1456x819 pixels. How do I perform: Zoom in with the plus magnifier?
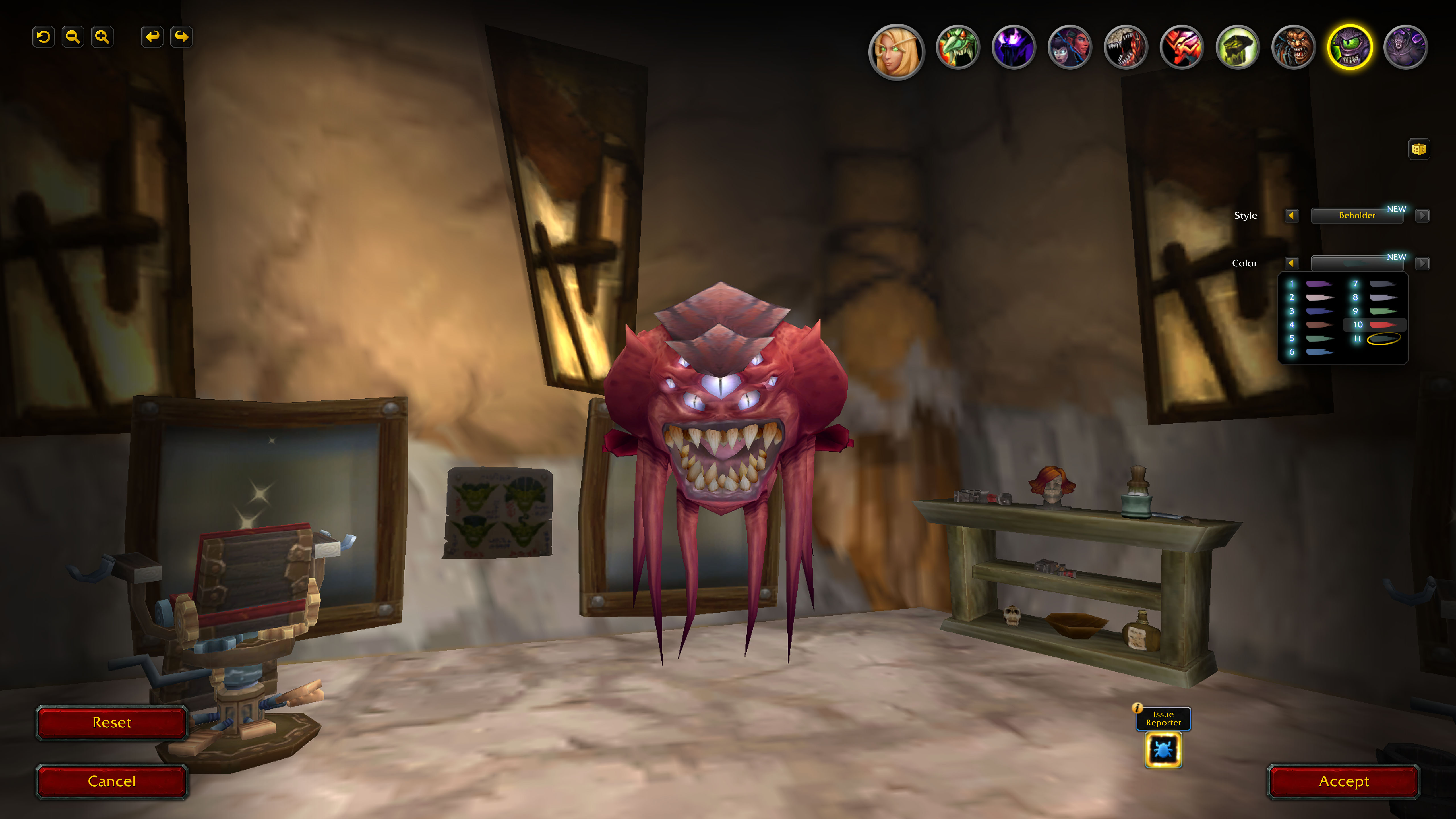pos(102,37)
